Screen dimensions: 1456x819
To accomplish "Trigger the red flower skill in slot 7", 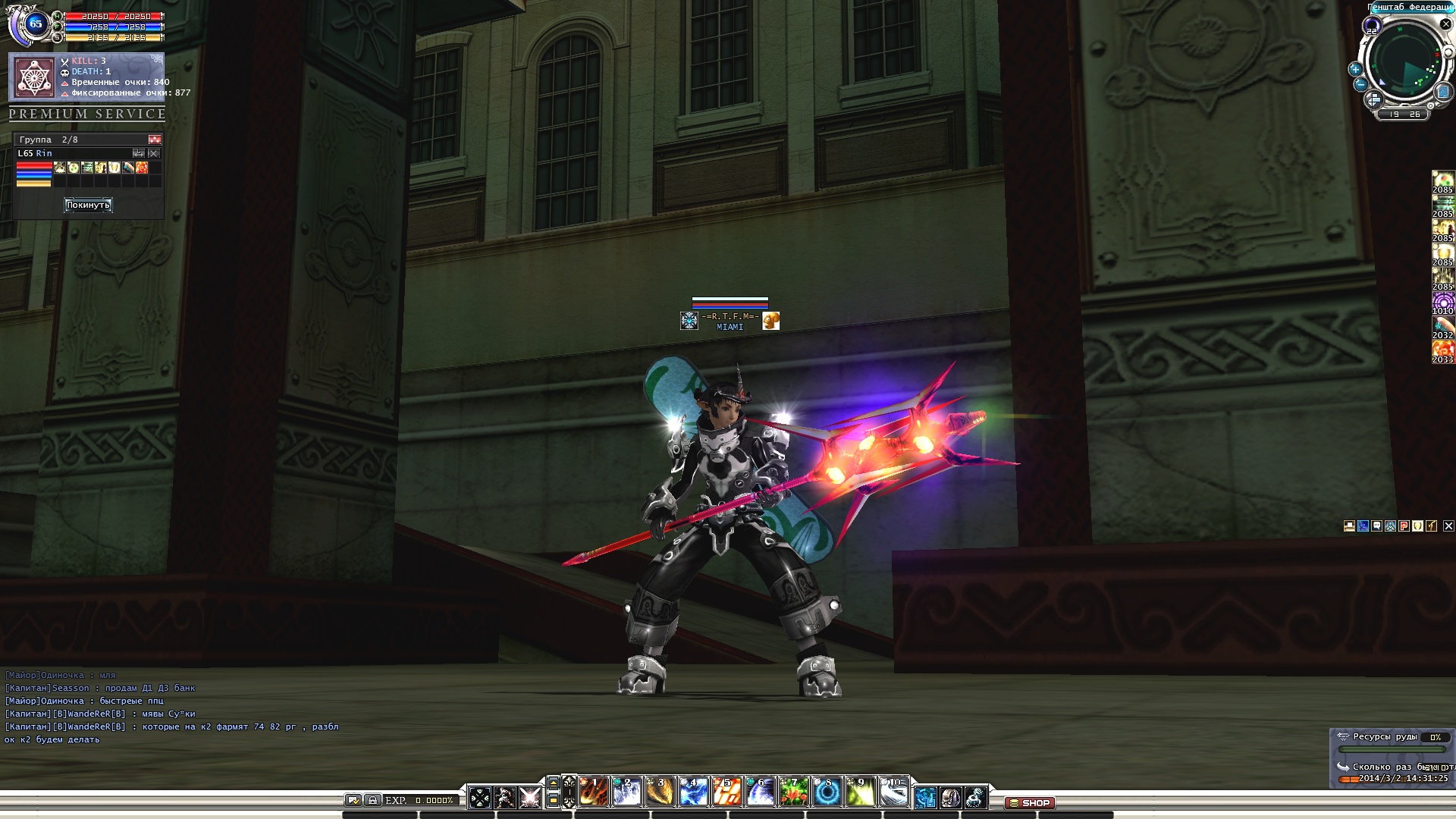I will coord(793,793).
